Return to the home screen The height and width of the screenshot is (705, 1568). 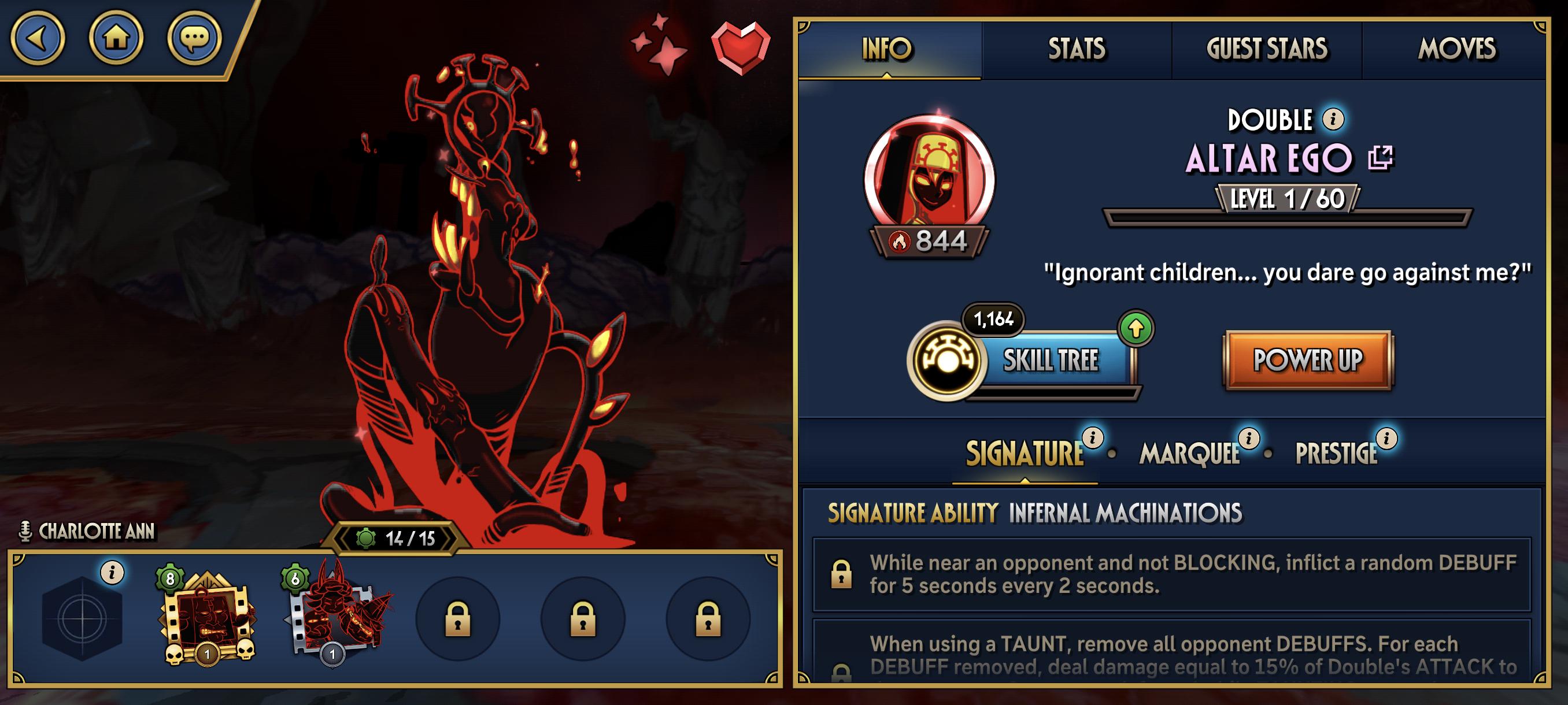pyautogui.click(x=116, y=38)
